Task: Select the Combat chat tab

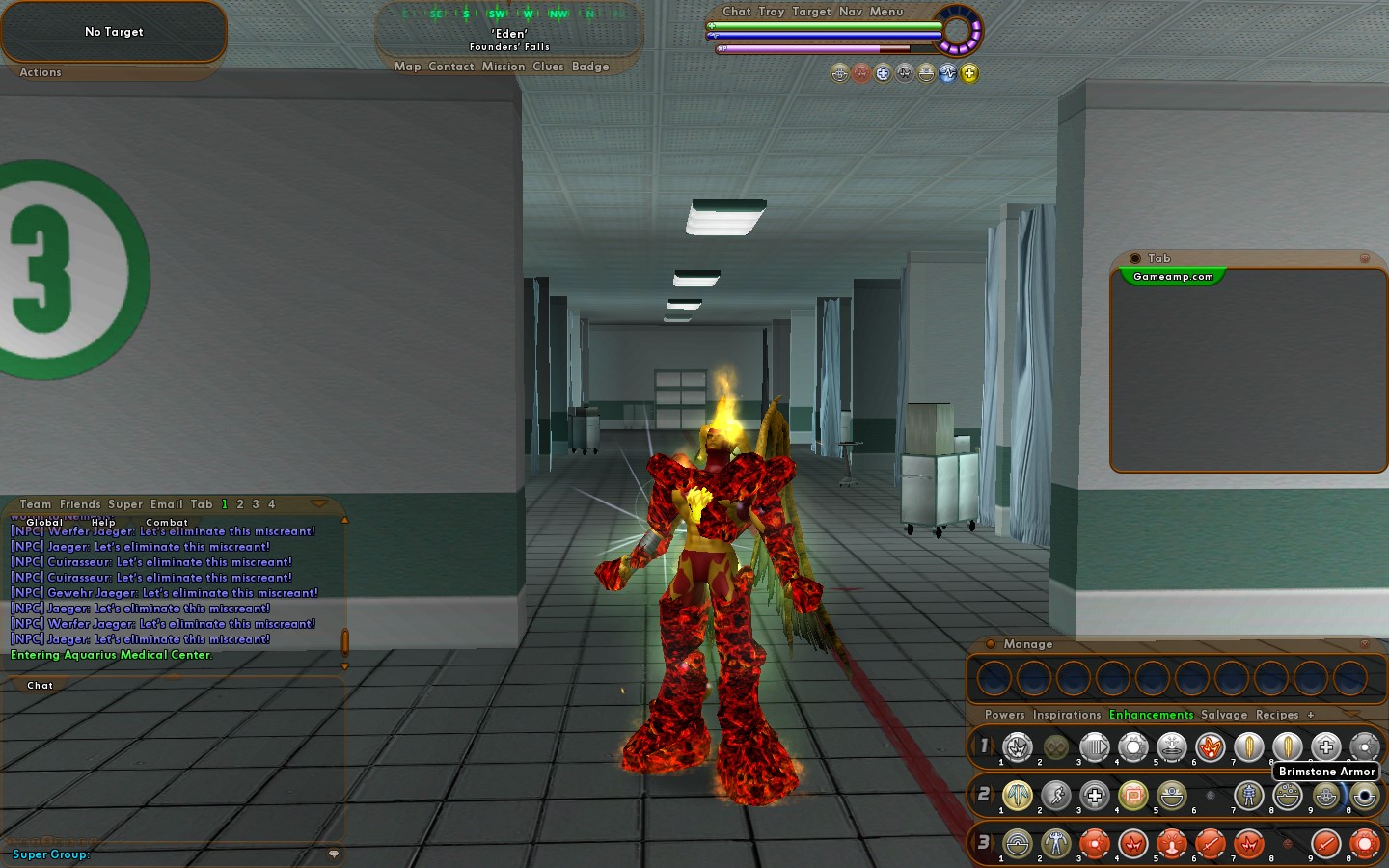Action: coord(167,522)
